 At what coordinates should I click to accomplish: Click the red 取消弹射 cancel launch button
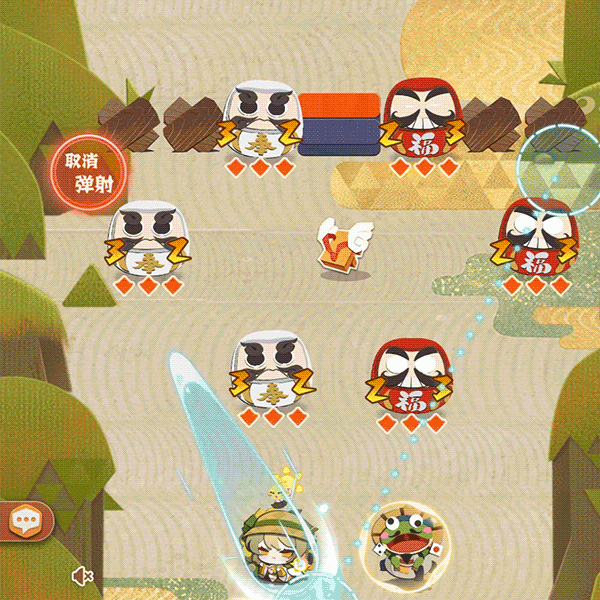[x=87, y=172]
